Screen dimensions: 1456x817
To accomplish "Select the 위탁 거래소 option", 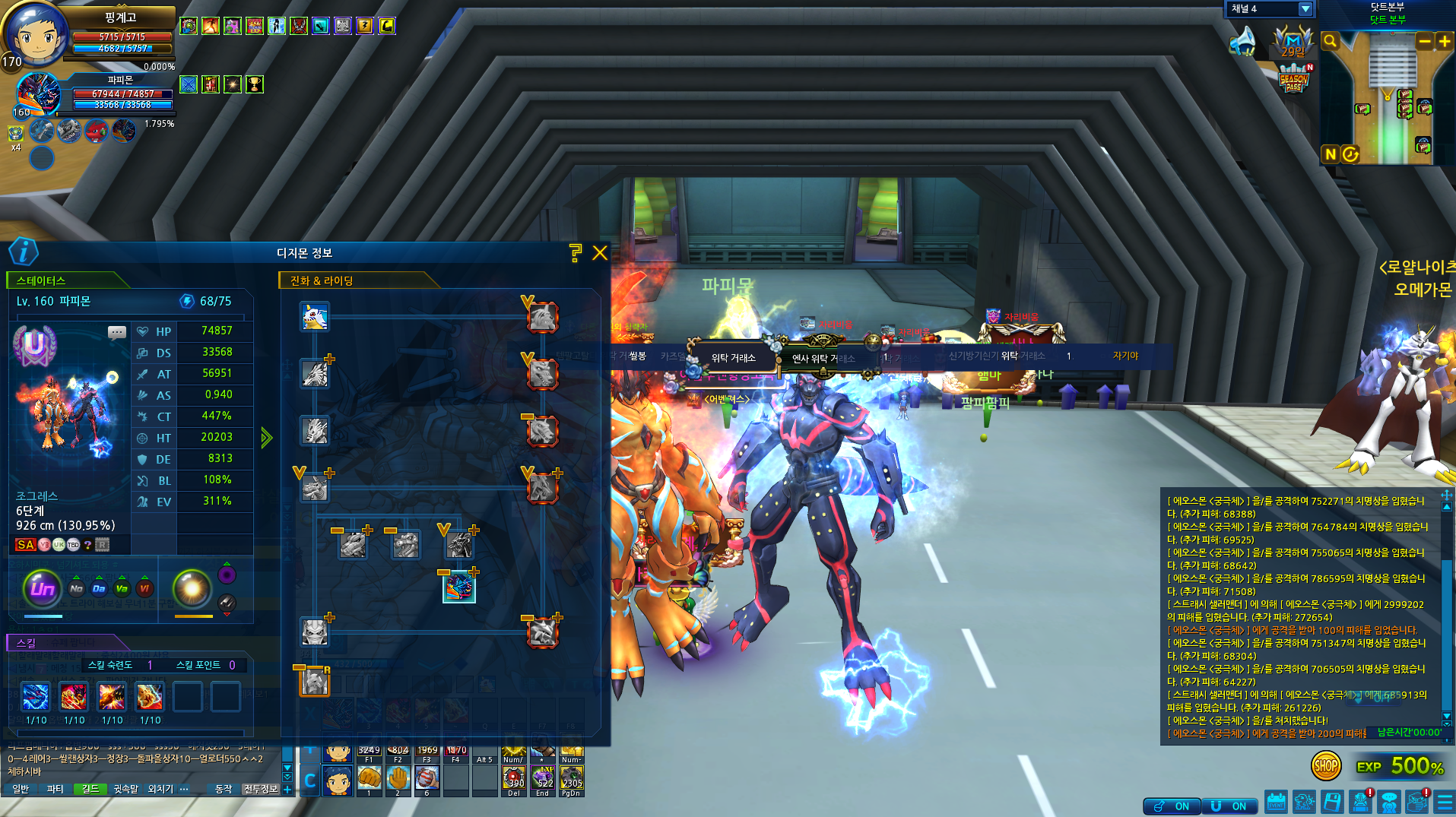I will coord(733,358).
